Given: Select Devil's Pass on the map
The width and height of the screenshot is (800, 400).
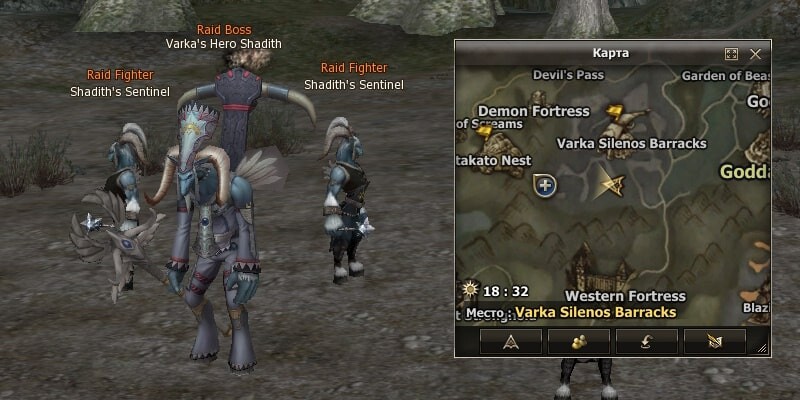Looking at the screenshot, I should pos(568,74).
